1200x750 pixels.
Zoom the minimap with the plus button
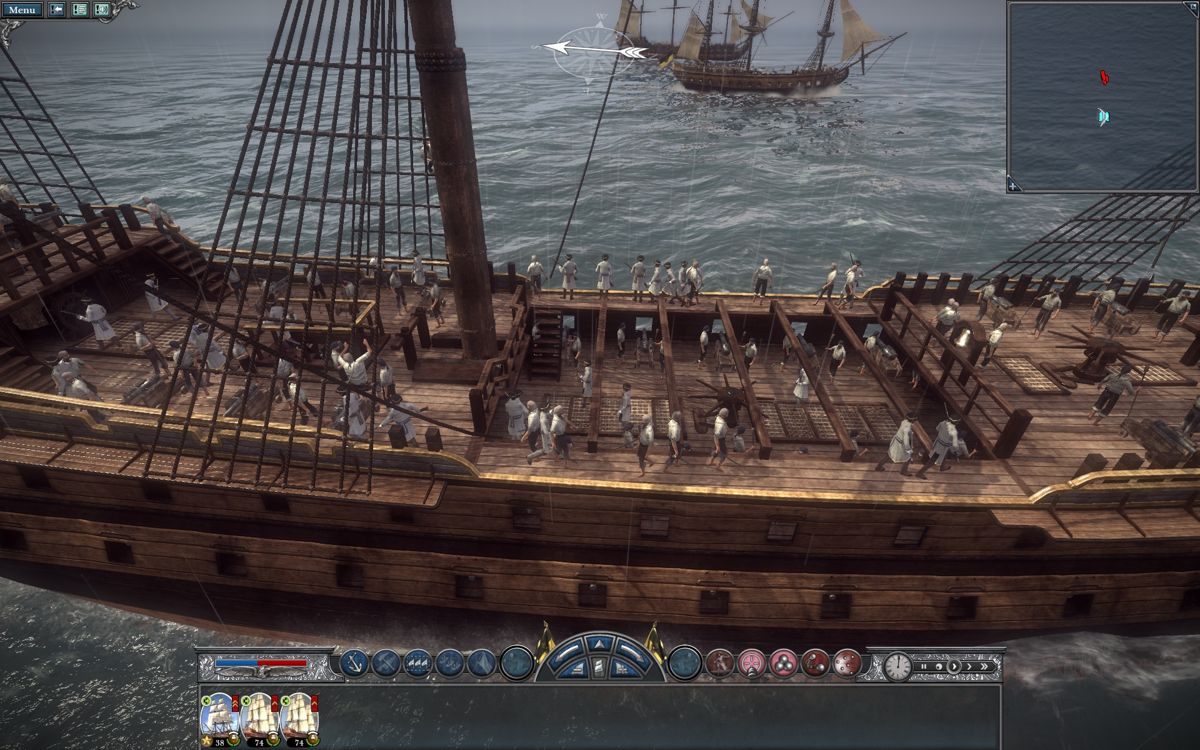[x=1014, y=185]
